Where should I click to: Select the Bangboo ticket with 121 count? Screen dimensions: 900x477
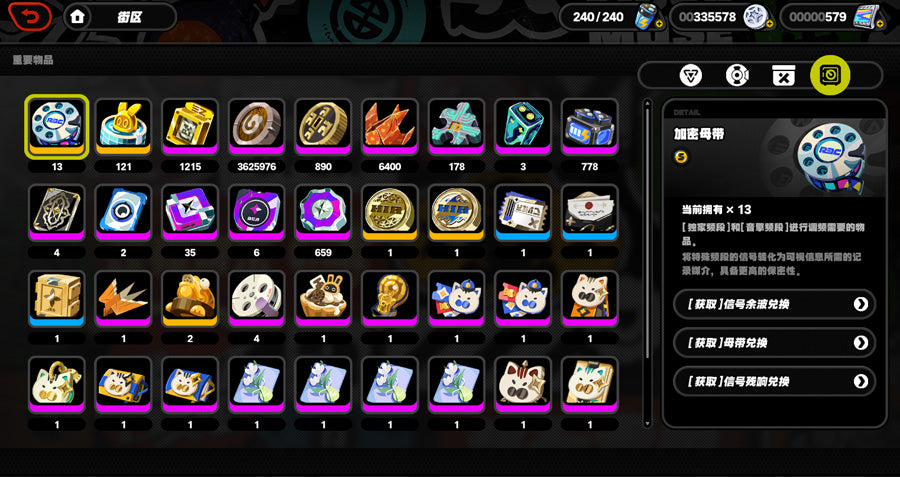tap(124, 127)
